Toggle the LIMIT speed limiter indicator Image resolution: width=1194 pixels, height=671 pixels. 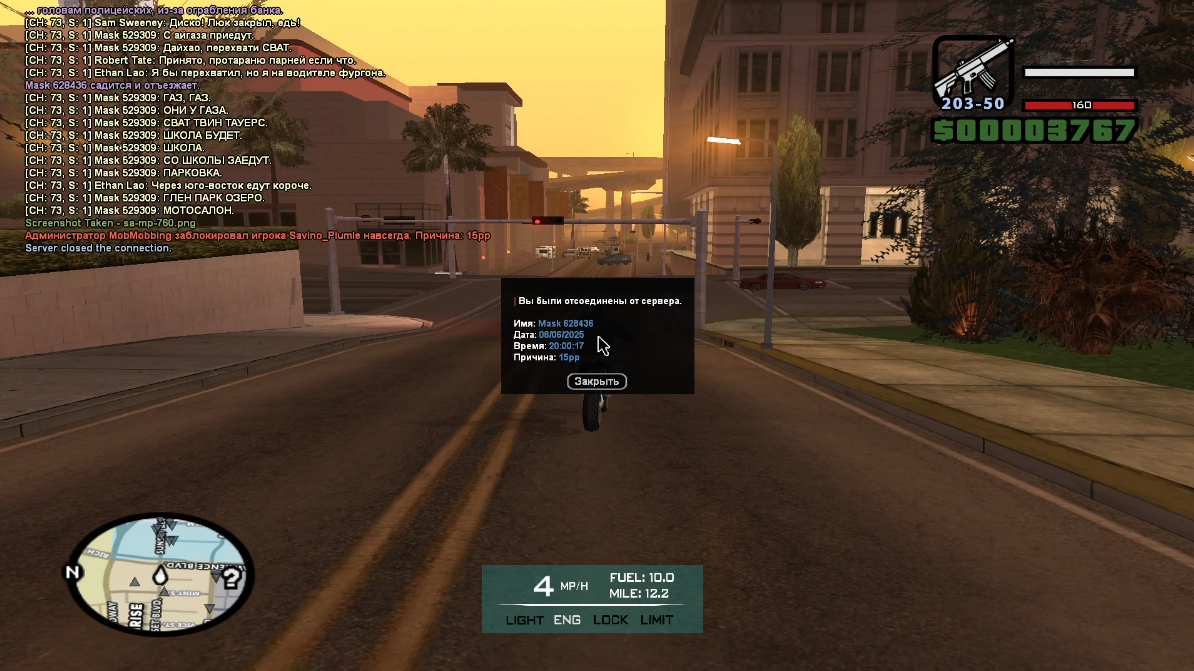click(x=657, y=620)
